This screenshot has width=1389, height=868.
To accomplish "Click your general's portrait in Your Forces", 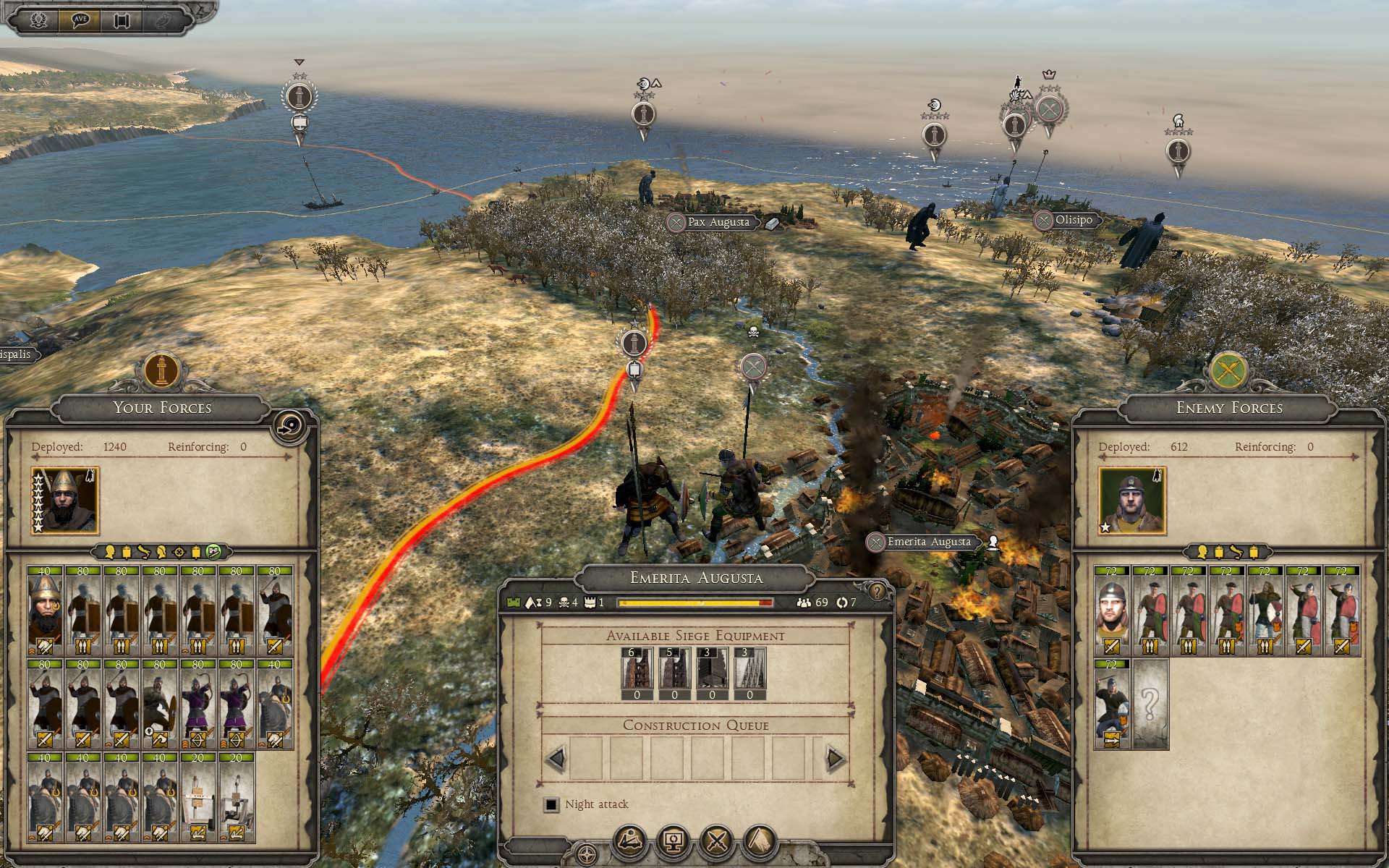I will (64, 501).
